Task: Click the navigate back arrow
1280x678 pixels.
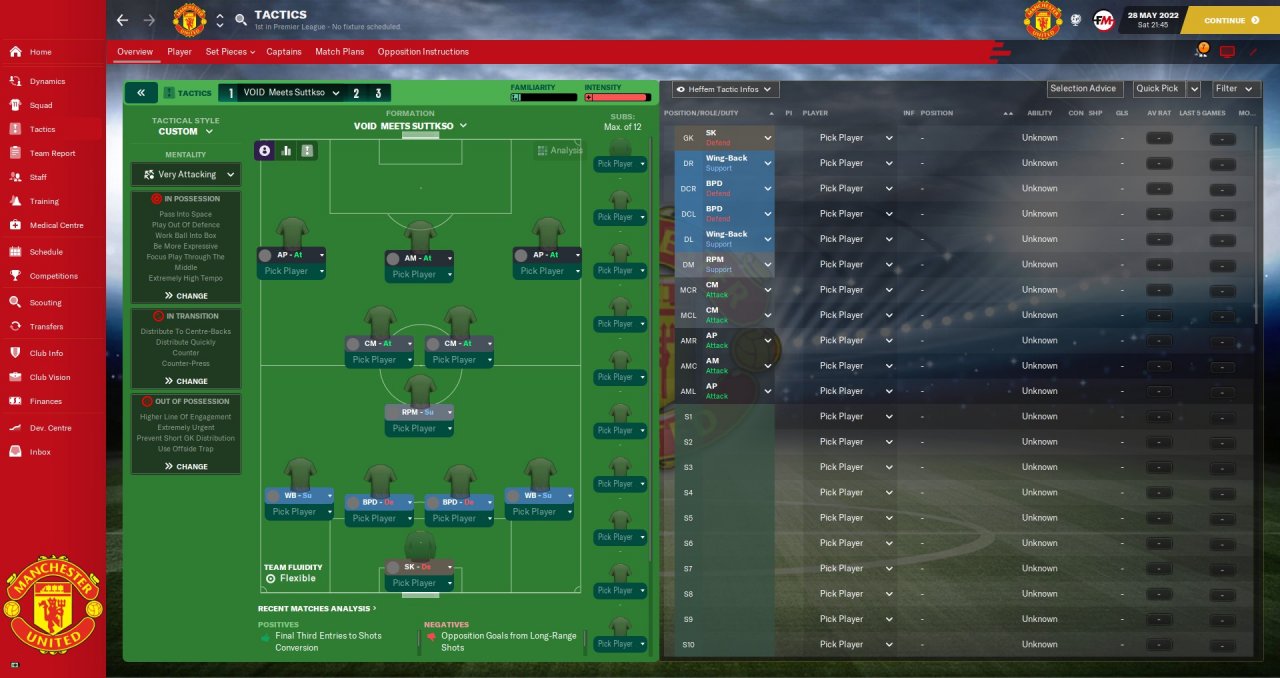Action: tap(122, 20)
